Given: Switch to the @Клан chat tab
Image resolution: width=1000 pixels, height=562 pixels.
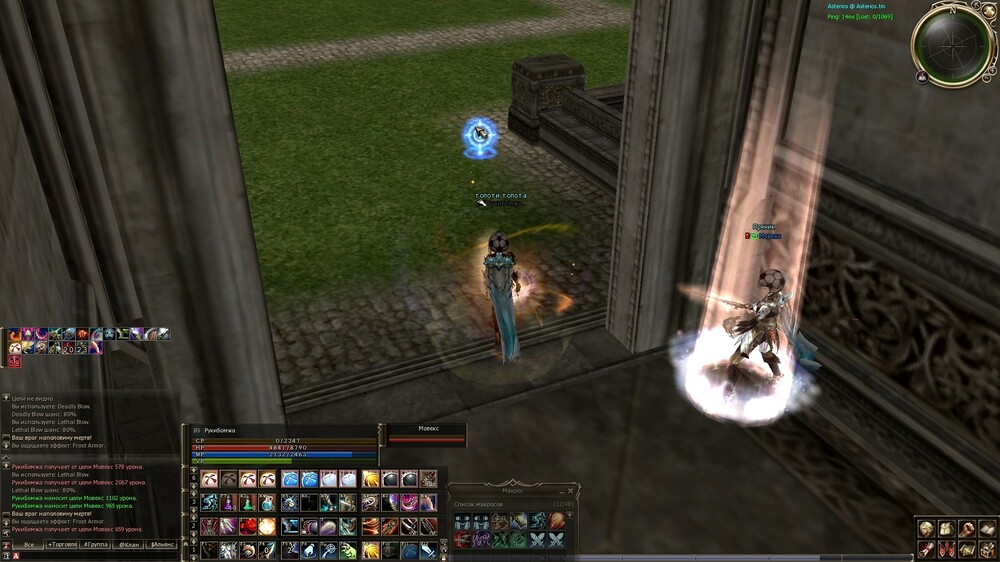Looking at the screenshot, I should pyautogui.click(x=128, y=544).
